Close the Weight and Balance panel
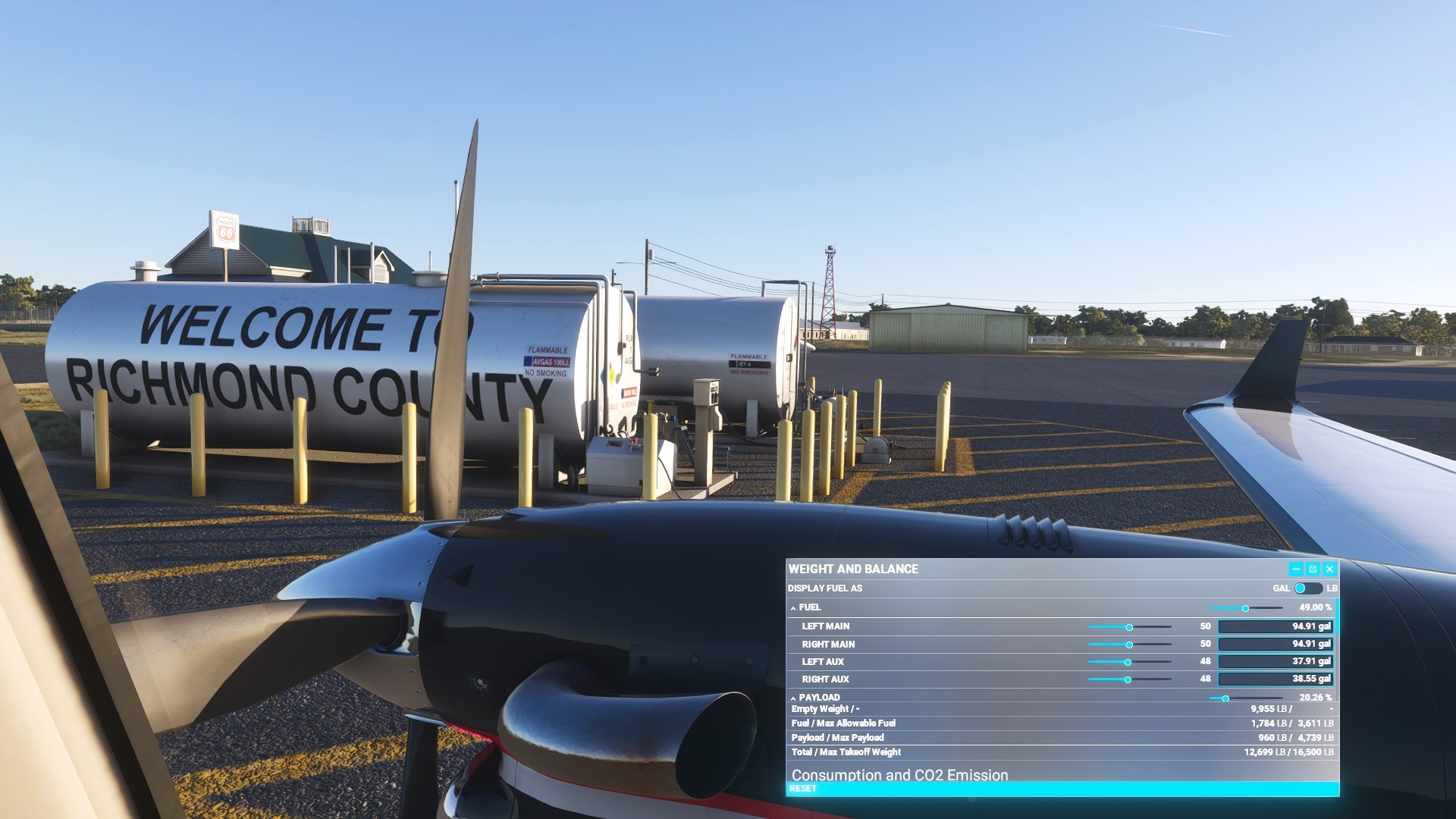The image size is (1456, 819). [1329, 569]
